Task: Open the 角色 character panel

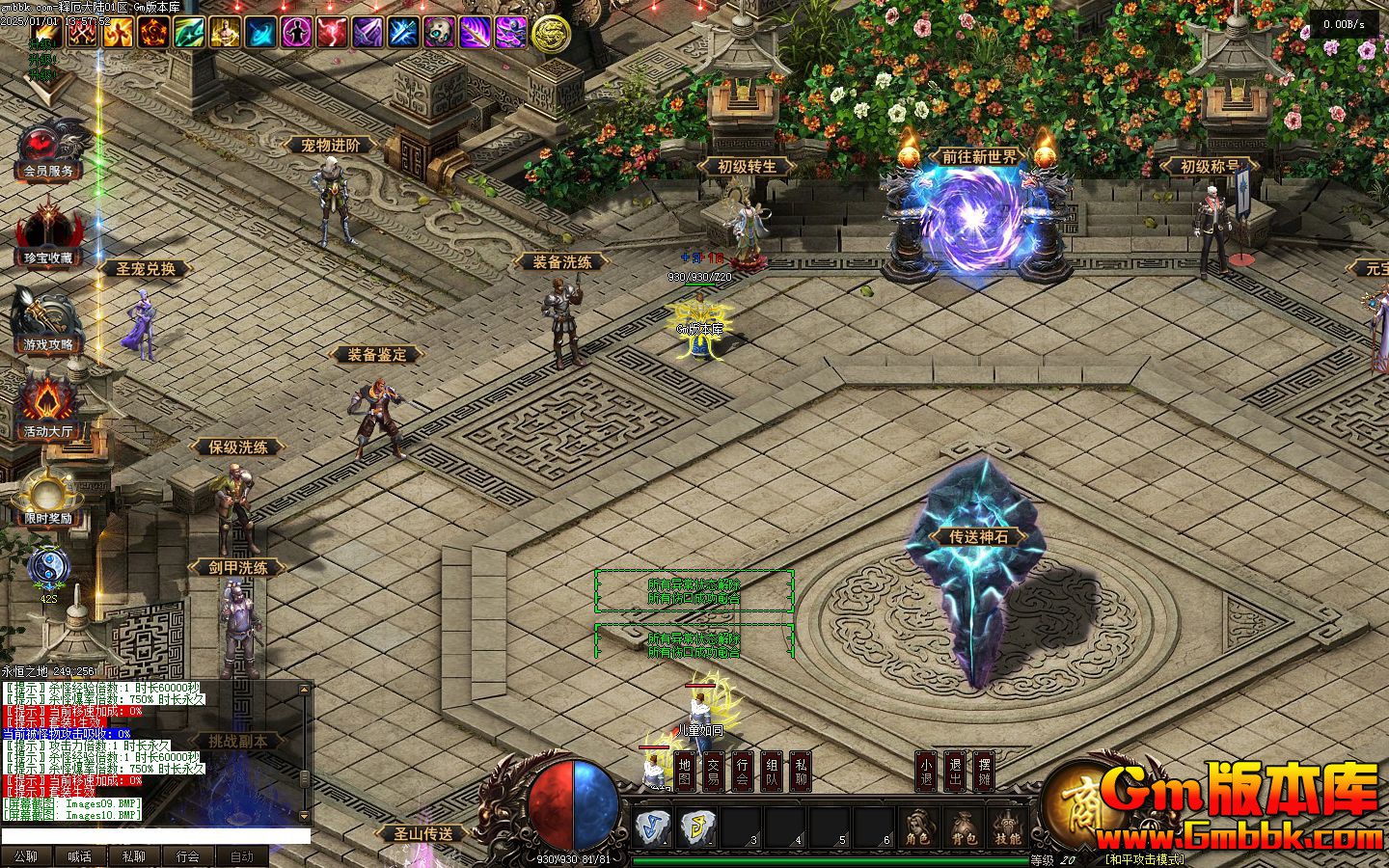Action: point(917,828)
